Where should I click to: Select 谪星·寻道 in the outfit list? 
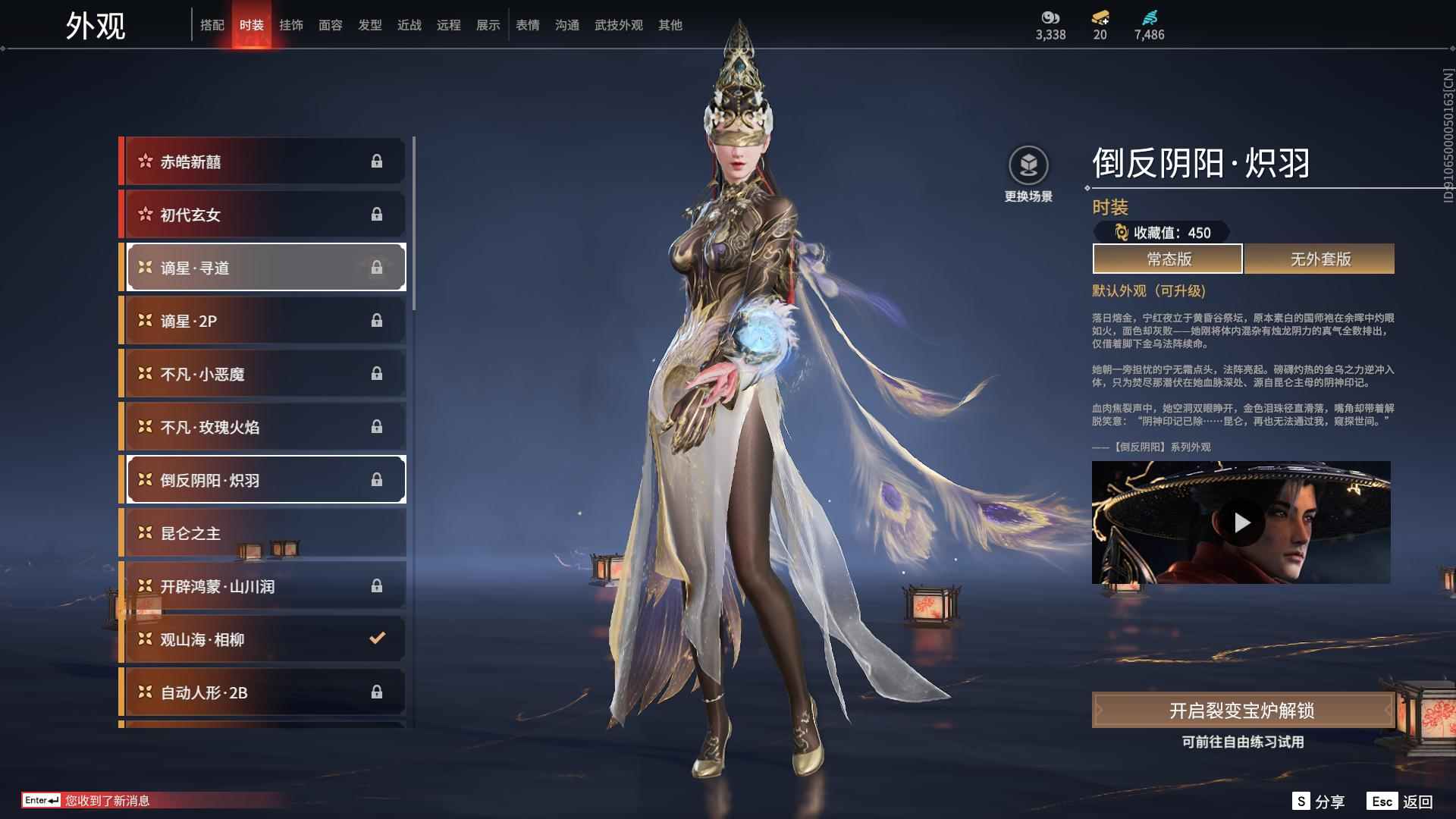tap(258, 267)
